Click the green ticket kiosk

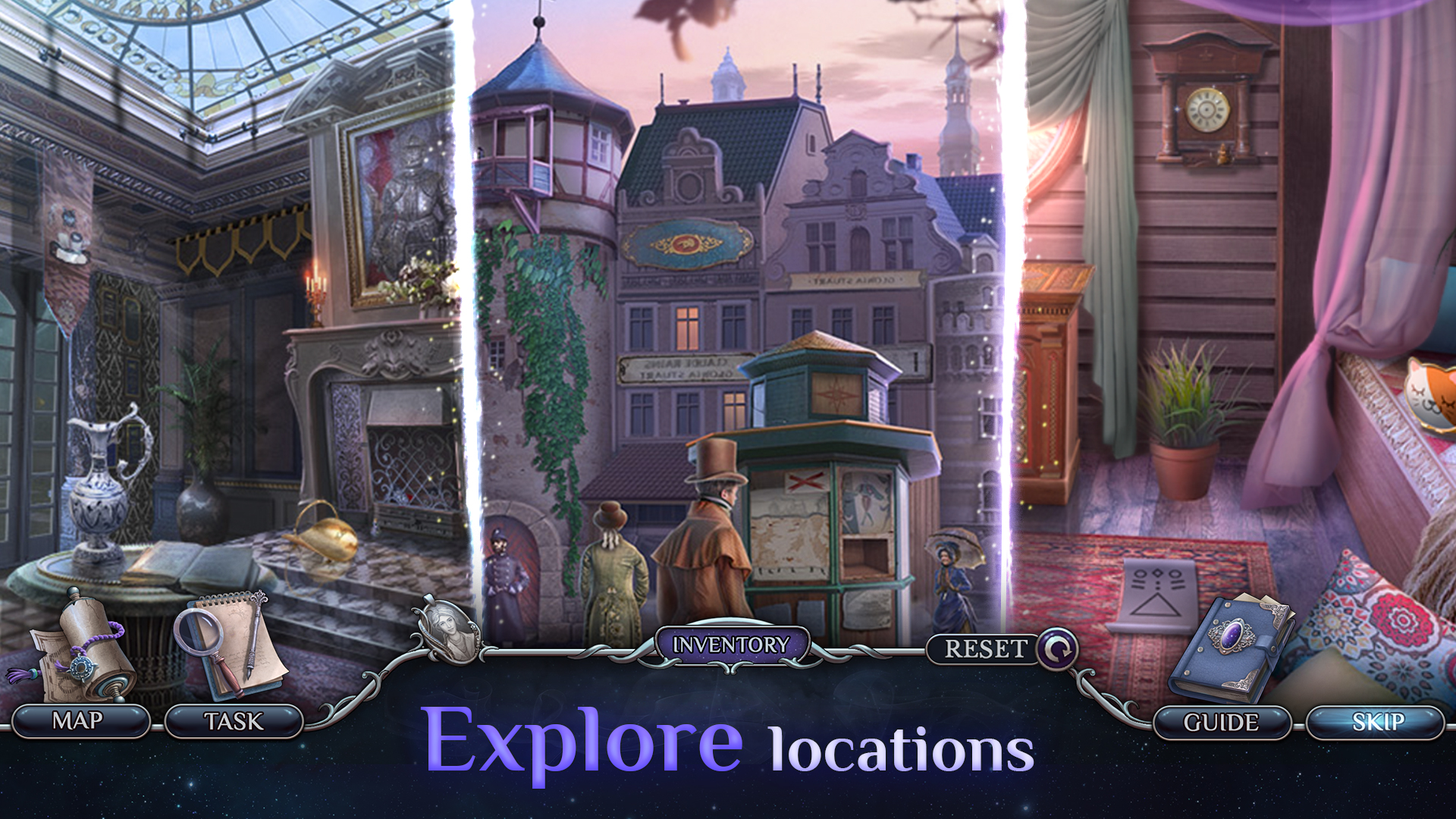[827, 485]
